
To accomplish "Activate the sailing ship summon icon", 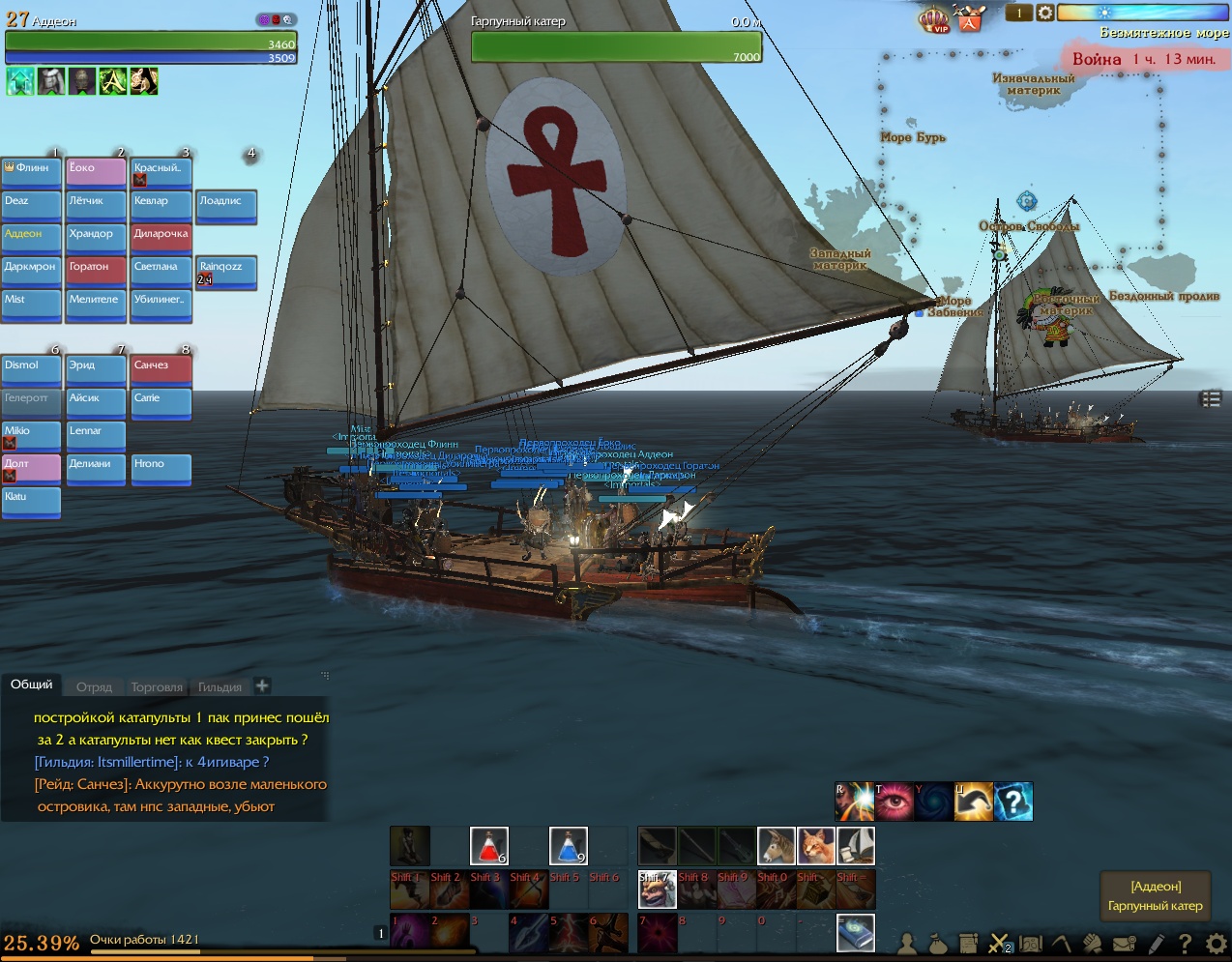I will [855, 846].
